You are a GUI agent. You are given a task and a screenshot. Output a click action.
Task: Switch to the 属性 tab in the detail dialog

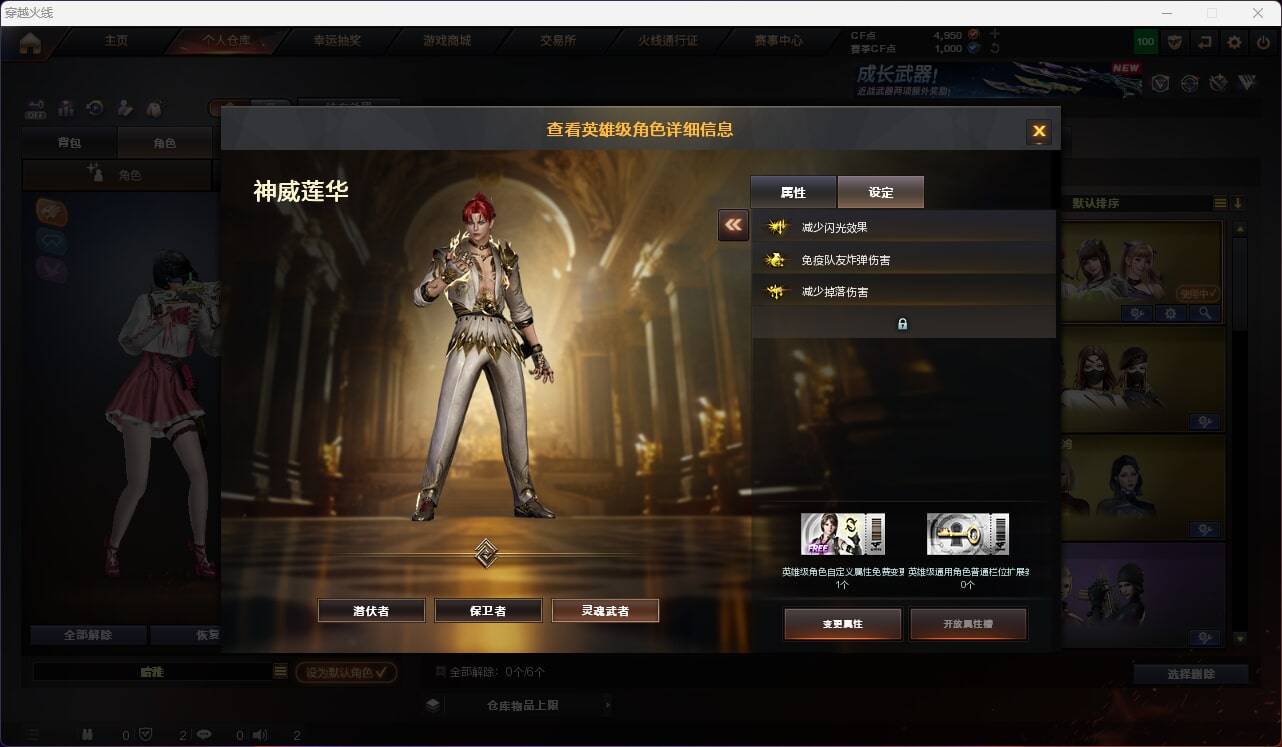click(793, 192)
